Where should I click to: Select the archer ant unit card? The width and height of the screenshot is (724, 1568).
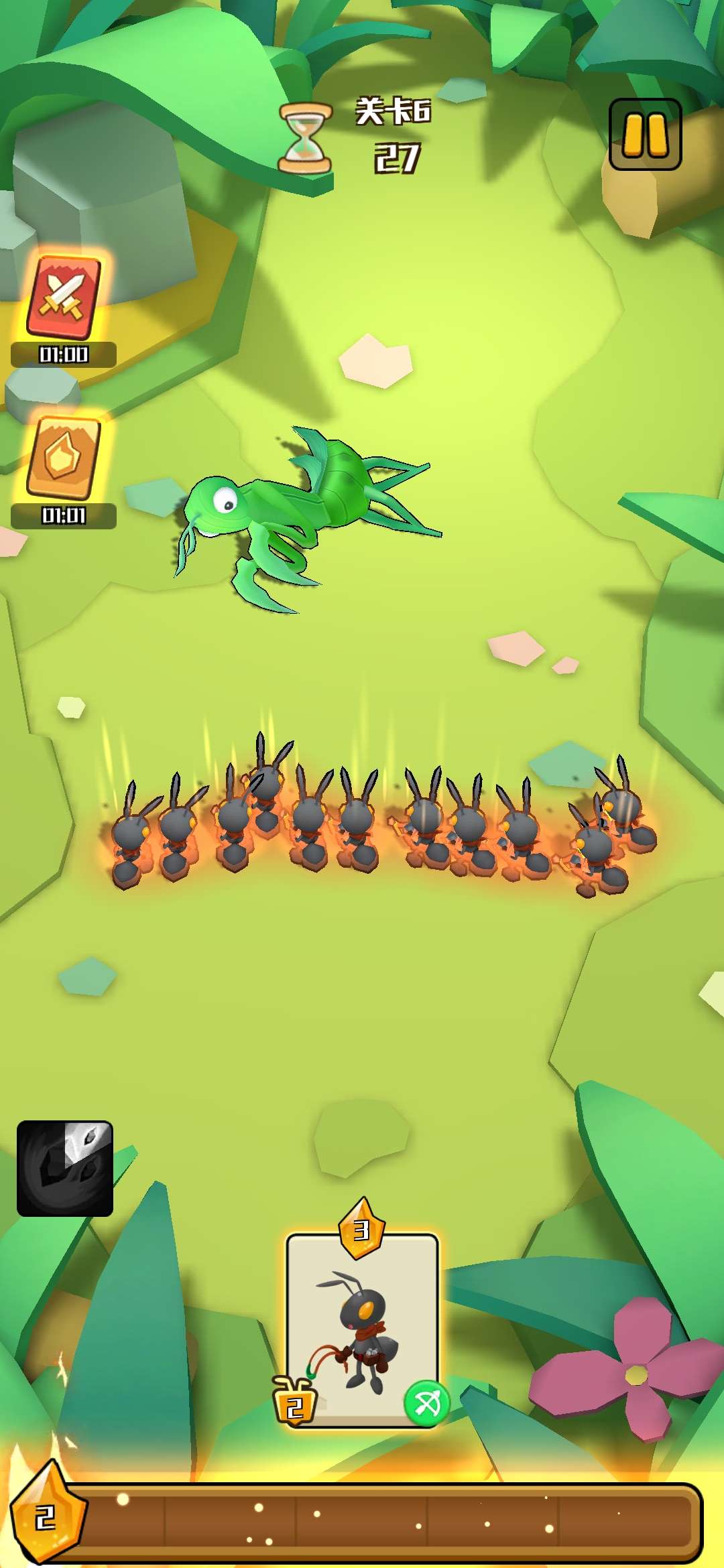(362, 1329)
